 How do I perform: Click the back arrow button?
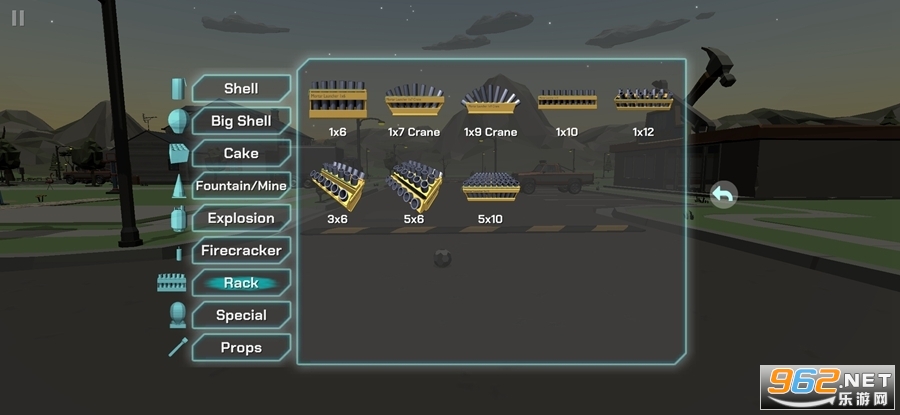tap(723, 195)
